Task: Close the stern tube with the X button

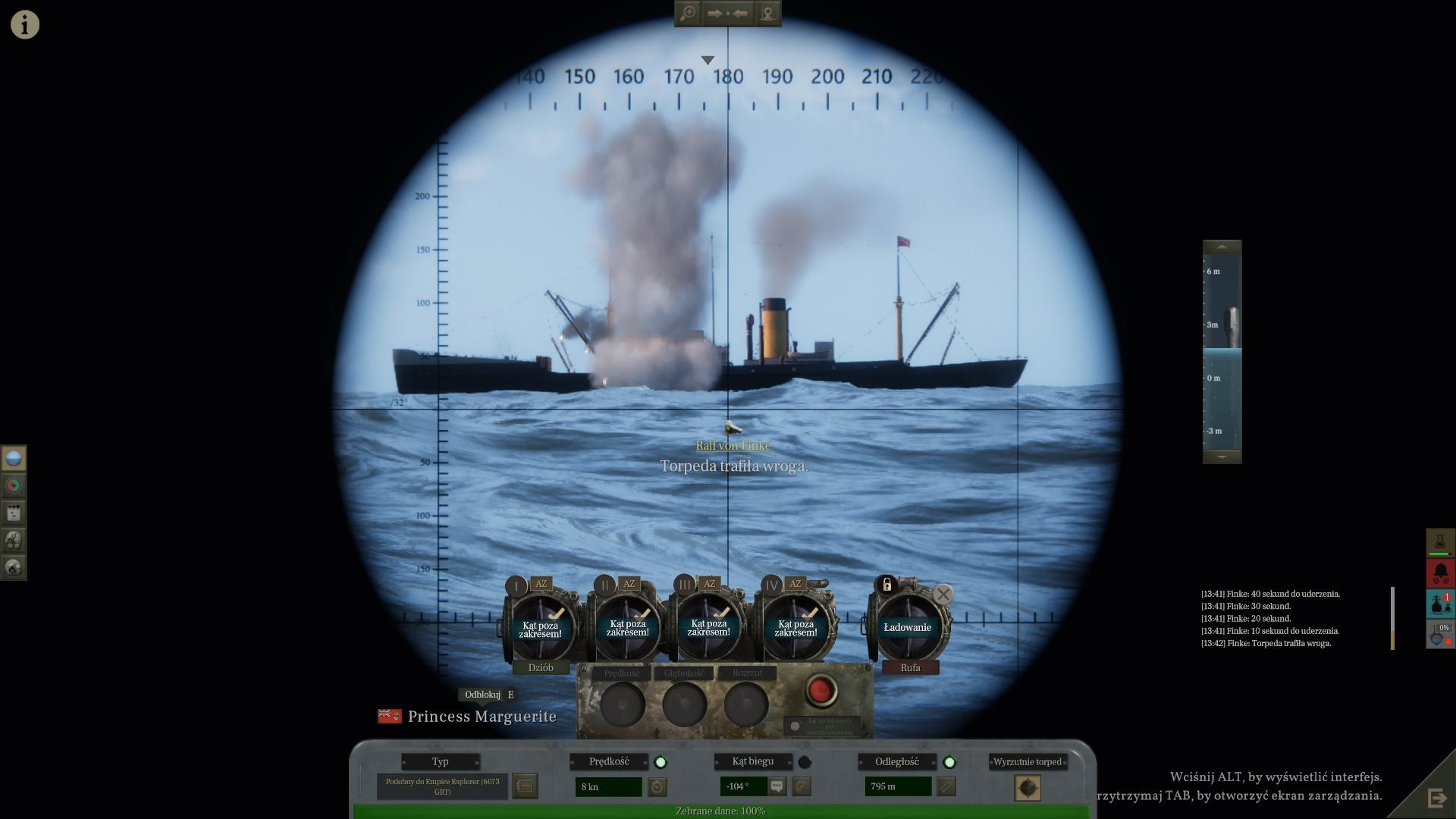Action: coord(943,595)
